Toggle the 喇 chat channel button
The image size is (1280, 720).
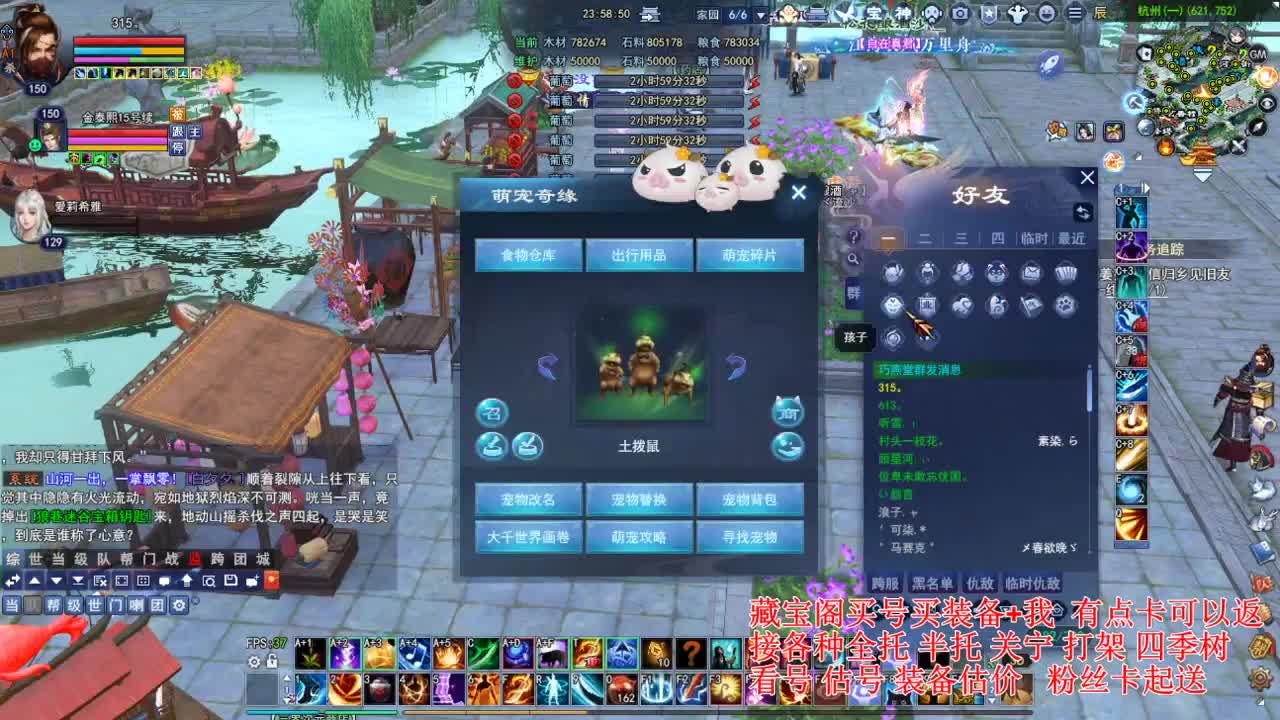click(135, 605)
